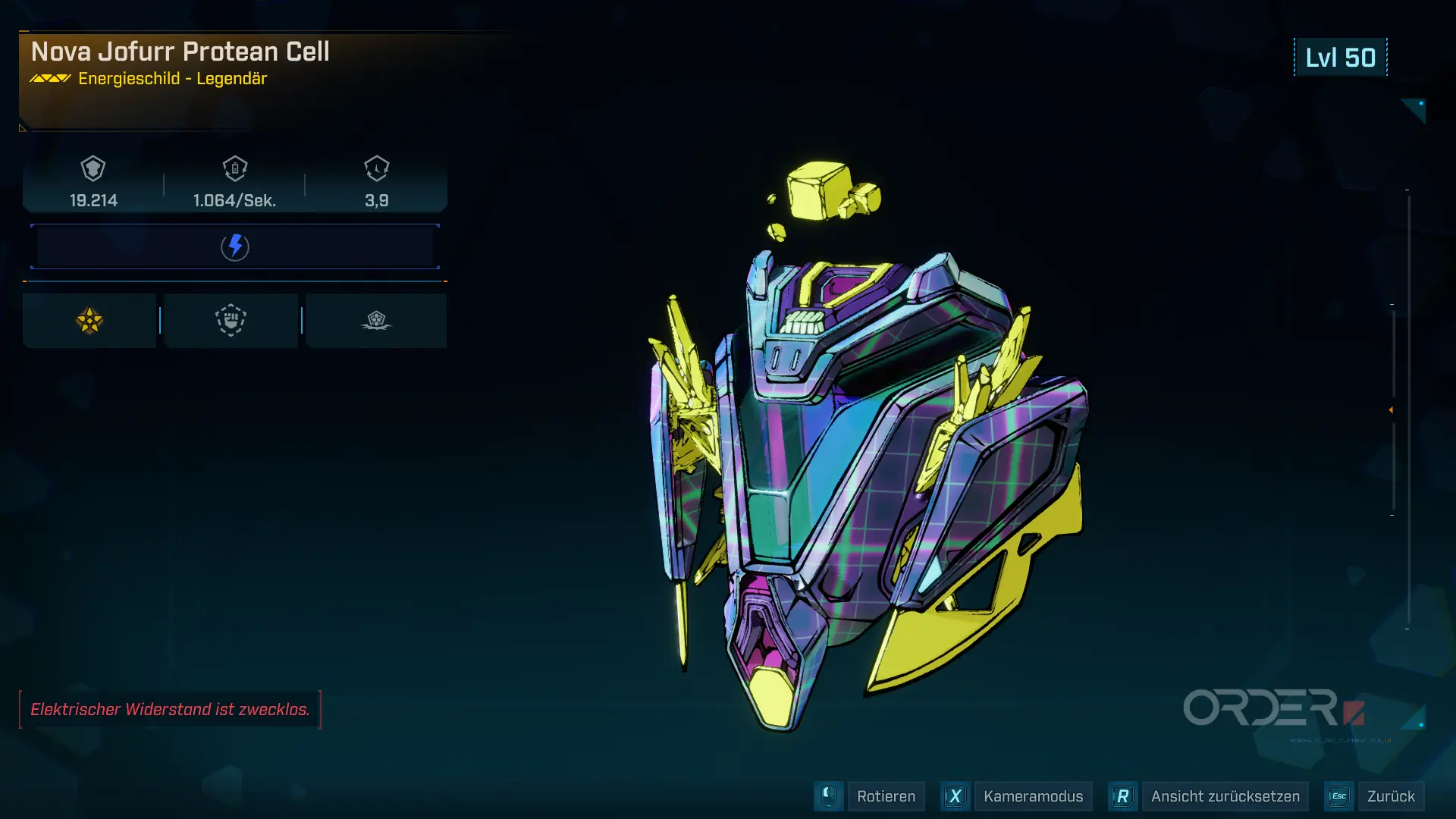The height and width of the screenshot is (819, 1456).
Task: Click the Zurück button
Action: (x=1390, y=796)
